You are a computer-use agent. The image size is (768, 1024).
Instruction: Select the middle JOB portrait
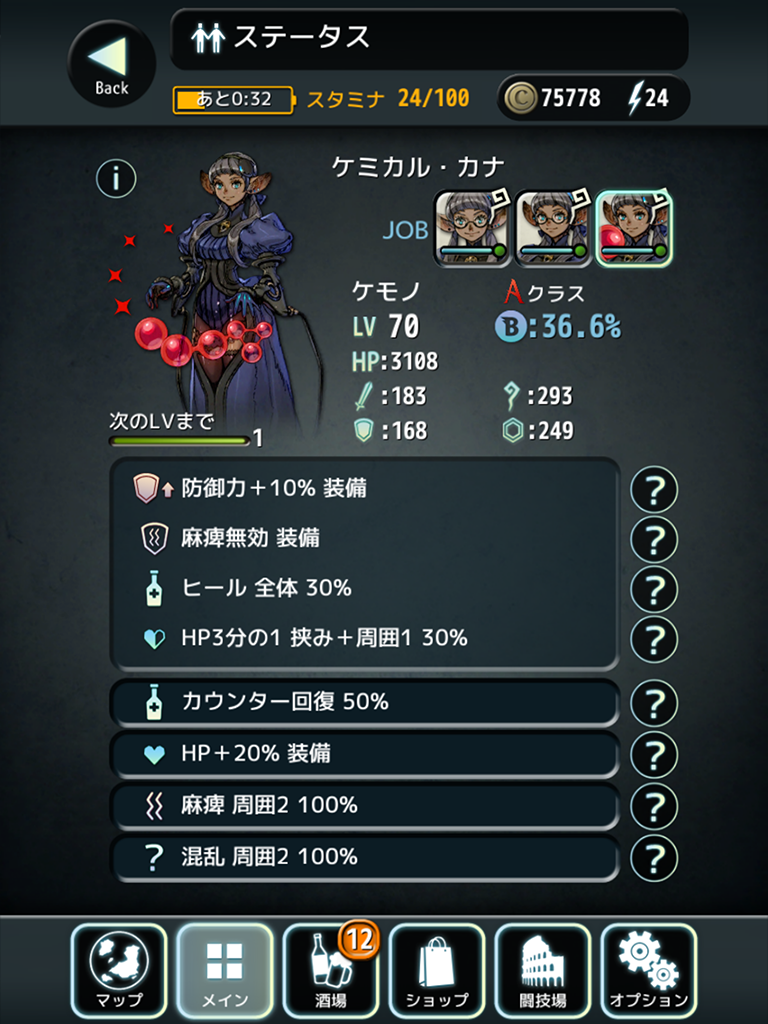click(x=553, y=228)
